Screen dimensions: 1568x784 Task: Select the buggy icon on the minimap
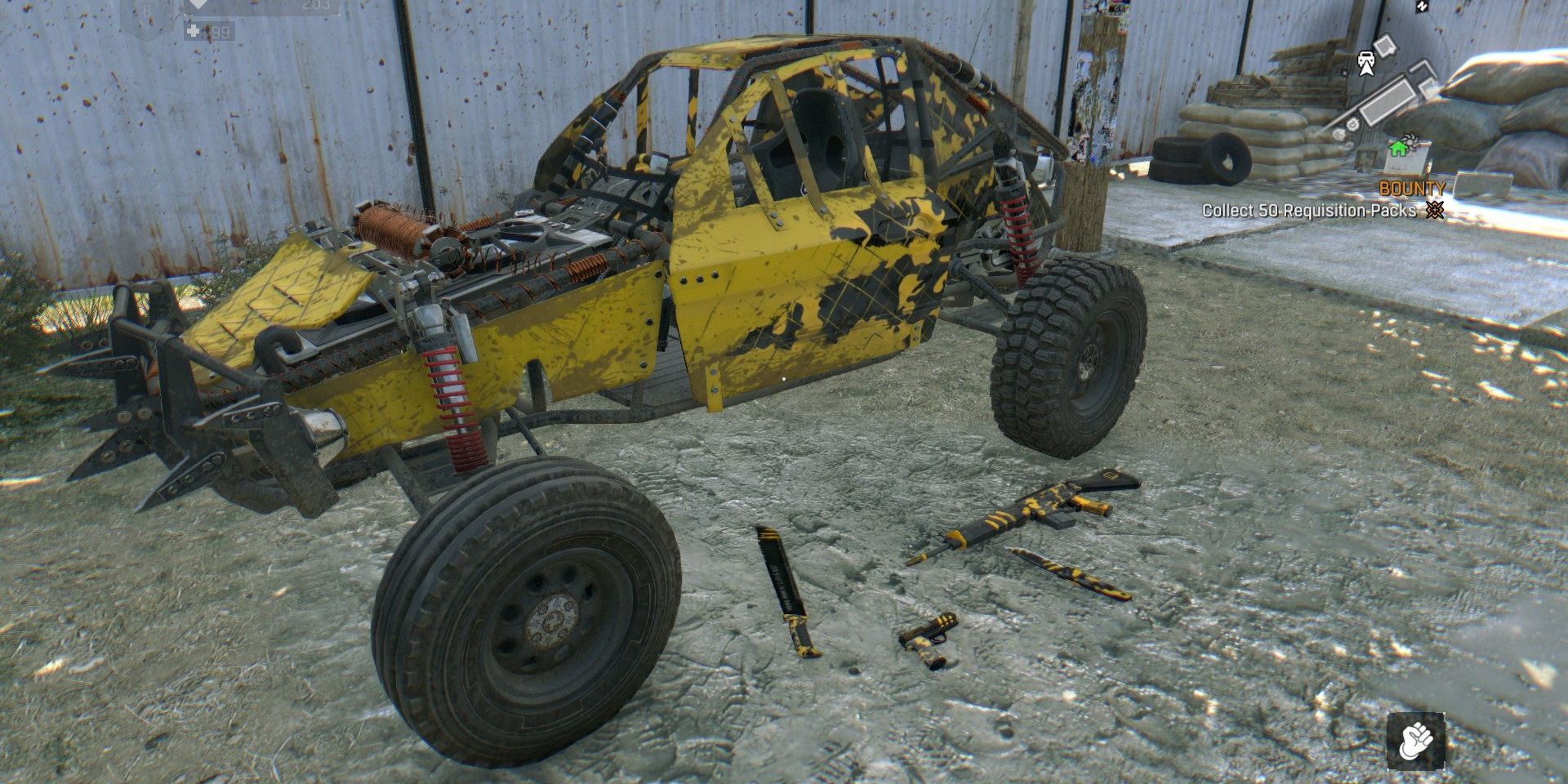point(1367,59)
